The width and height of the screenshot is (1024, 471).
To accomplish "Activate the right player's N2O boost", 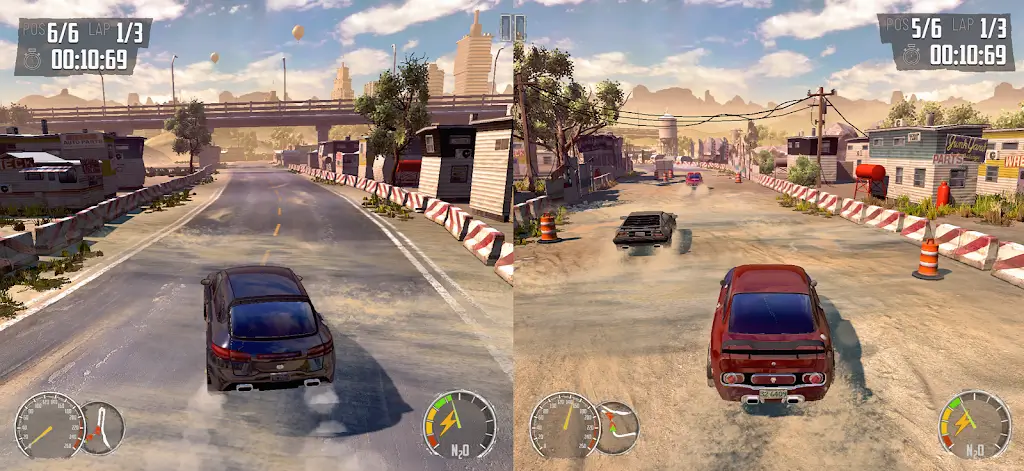I will [x=974, y=424].
